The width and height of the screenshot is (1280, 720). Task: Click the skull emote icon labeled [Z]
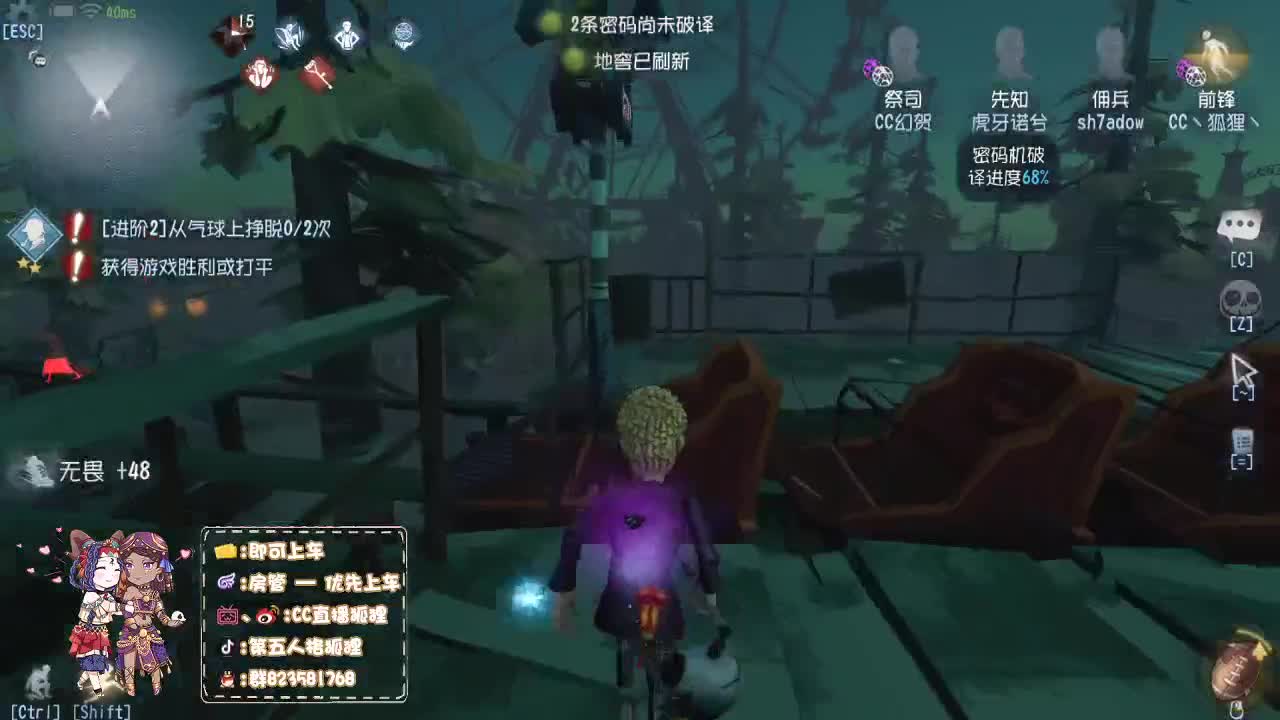(1240, 300)
